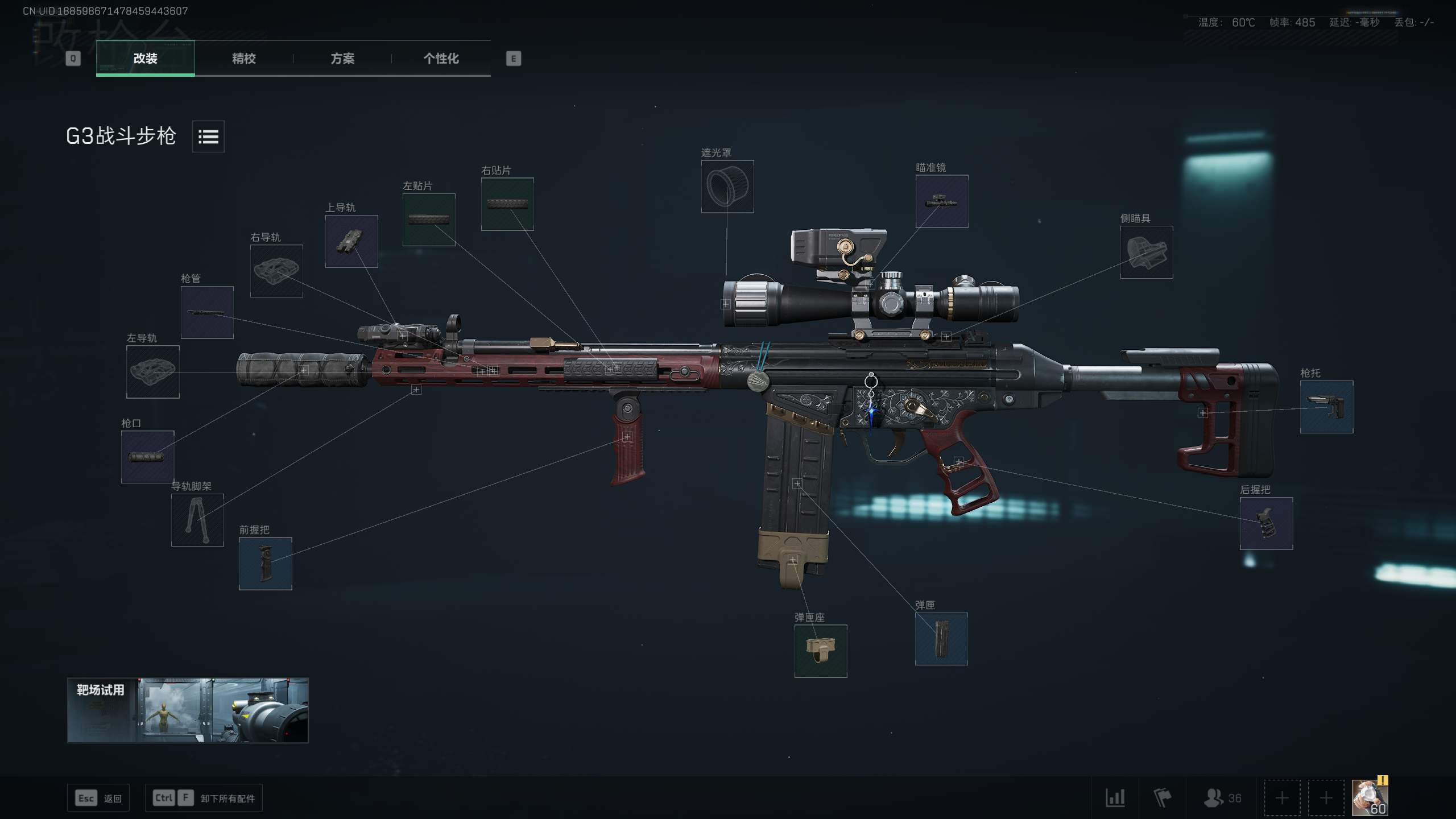Open the 弹匣座 magwell slot
Image resolution: width=1456 pixels, height=819 pixels.
(x=820, y=651)
